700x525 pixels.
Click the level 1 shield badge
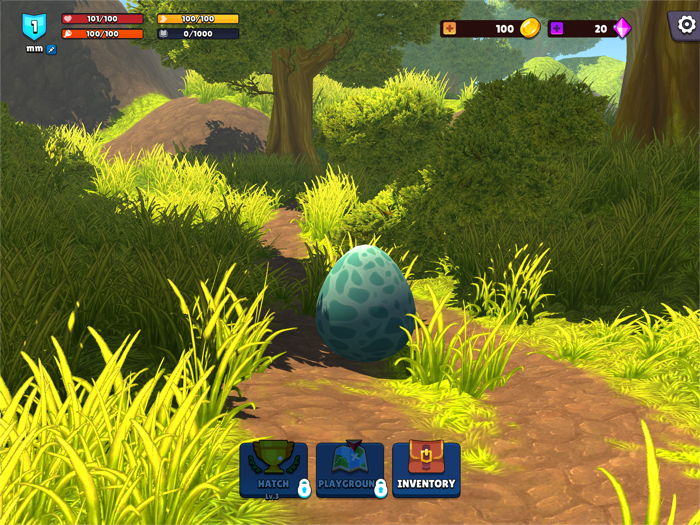(34, 27)
